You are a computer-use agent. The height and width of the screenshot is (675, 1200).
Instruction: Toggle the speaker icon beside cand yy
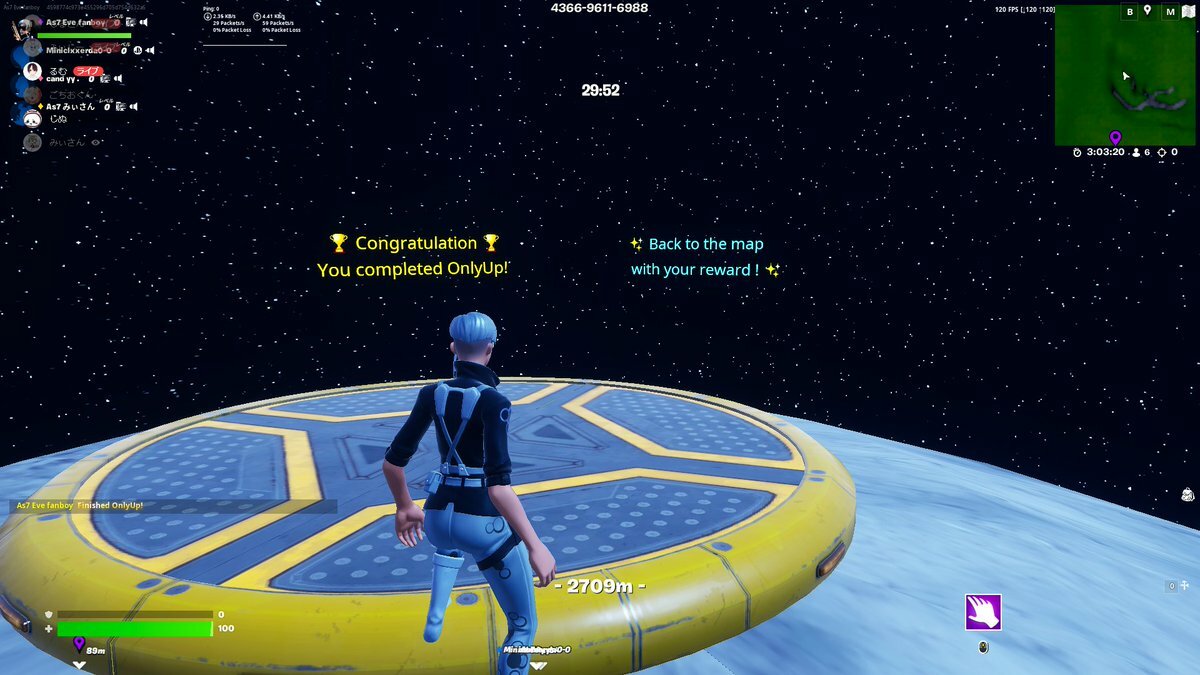click(x=117, y=78)
